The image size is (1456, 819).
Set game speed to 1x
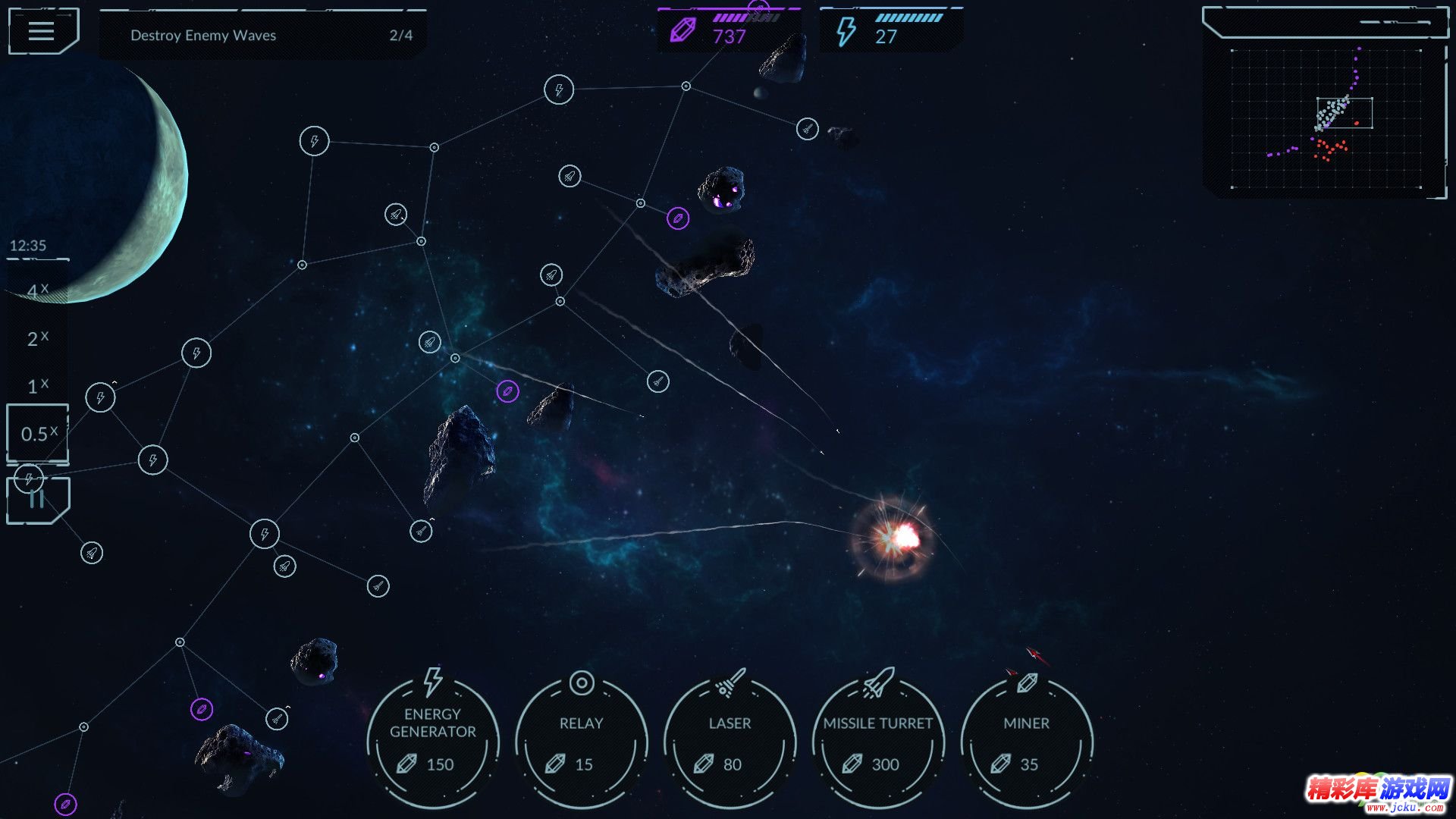pos(37,386)
